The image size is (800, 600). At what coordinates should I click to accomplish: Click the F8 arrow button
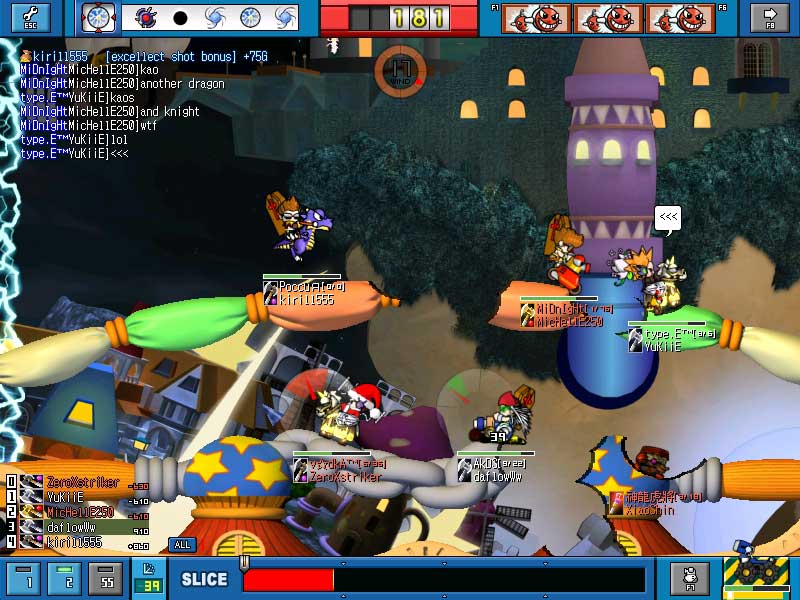click(769, 17)
